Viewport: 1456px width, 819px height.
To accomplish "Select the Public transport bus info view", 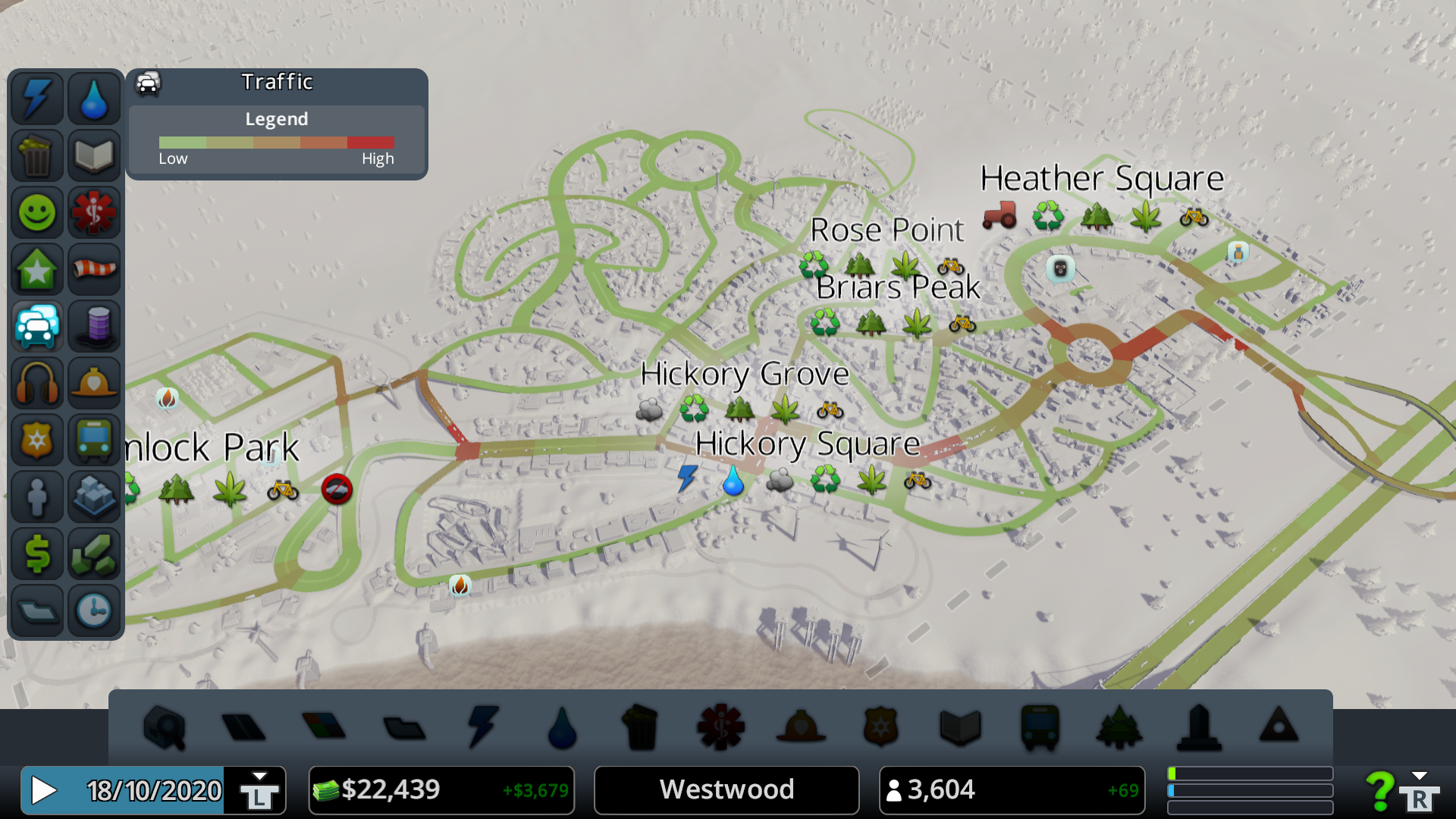I will 94,440.
